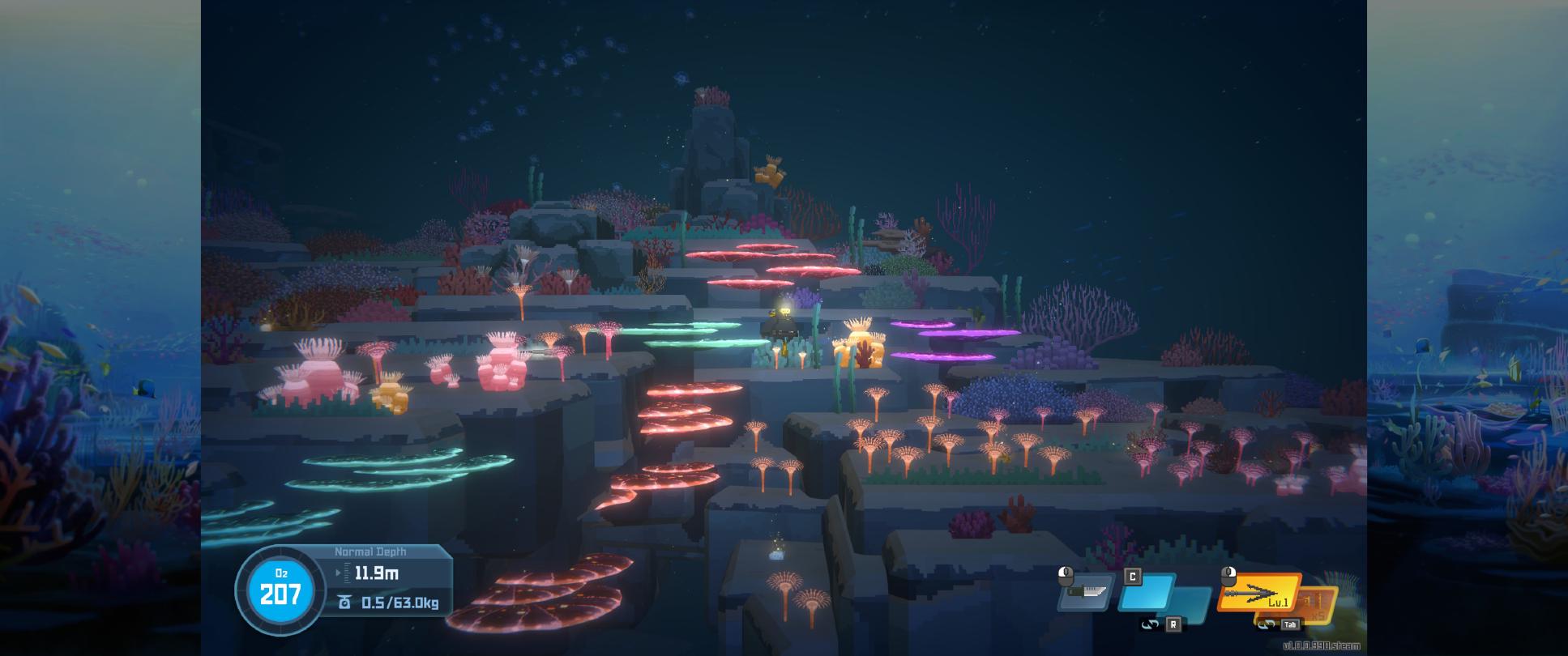Click the weight scale icon in the HUD panel
Screen dimensions: 1568x656
coord(345,603)
